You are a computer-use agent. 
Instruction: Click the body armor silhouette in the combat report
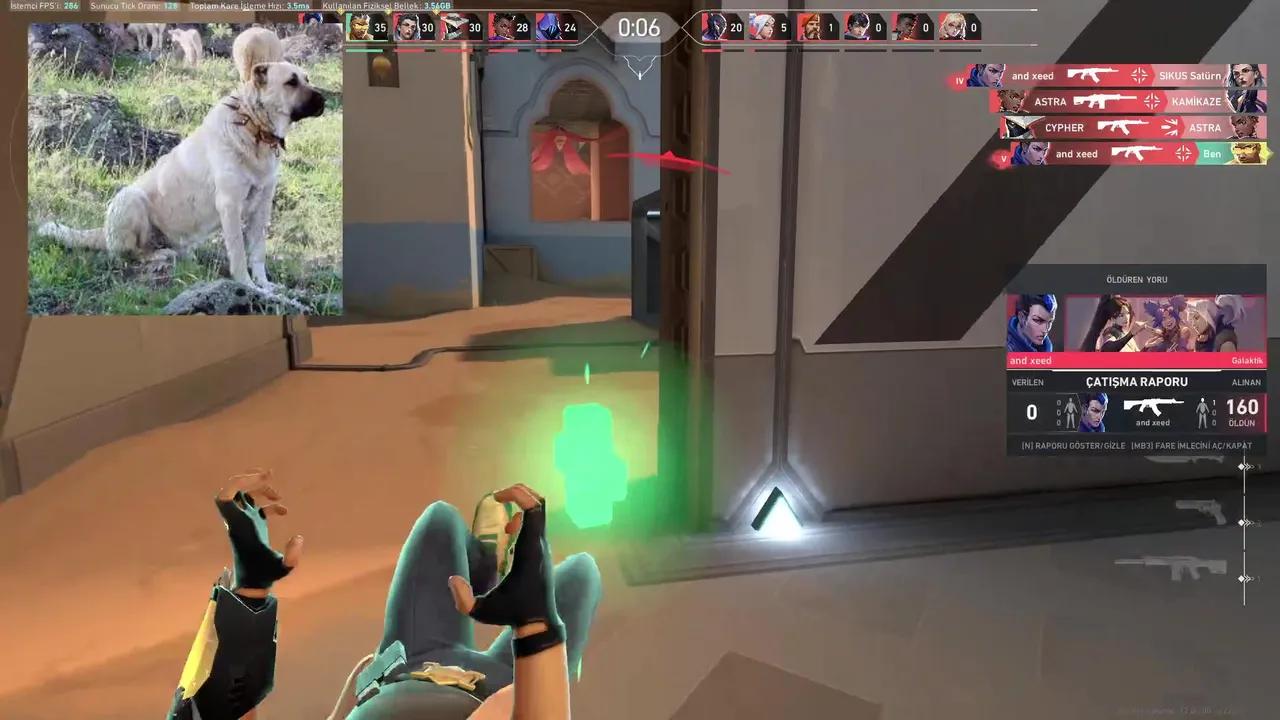pos(1069,412)
